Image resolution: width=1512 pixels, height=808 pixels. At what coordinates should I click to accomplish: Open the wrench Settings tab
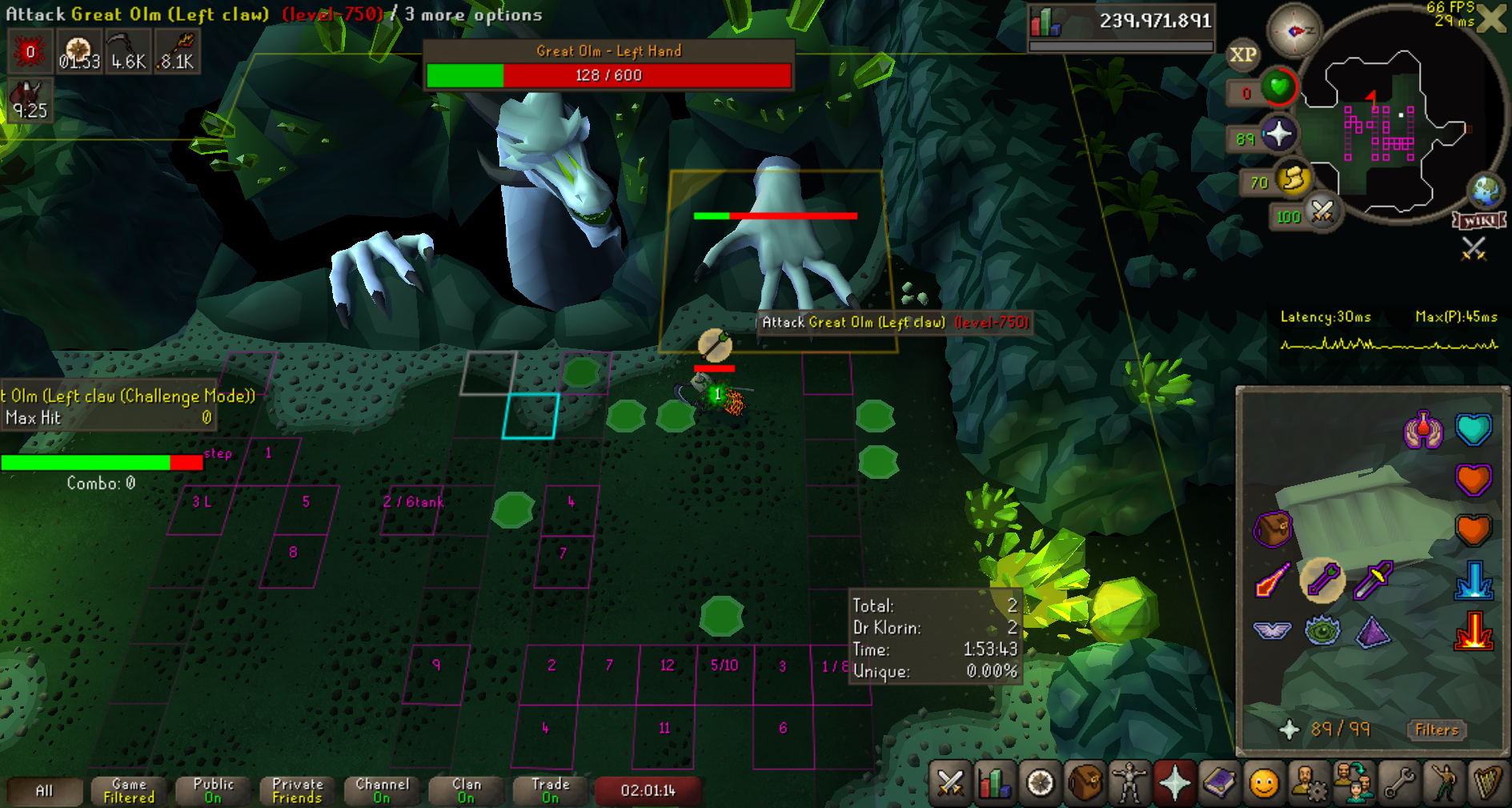click(x=1398, y=782)
